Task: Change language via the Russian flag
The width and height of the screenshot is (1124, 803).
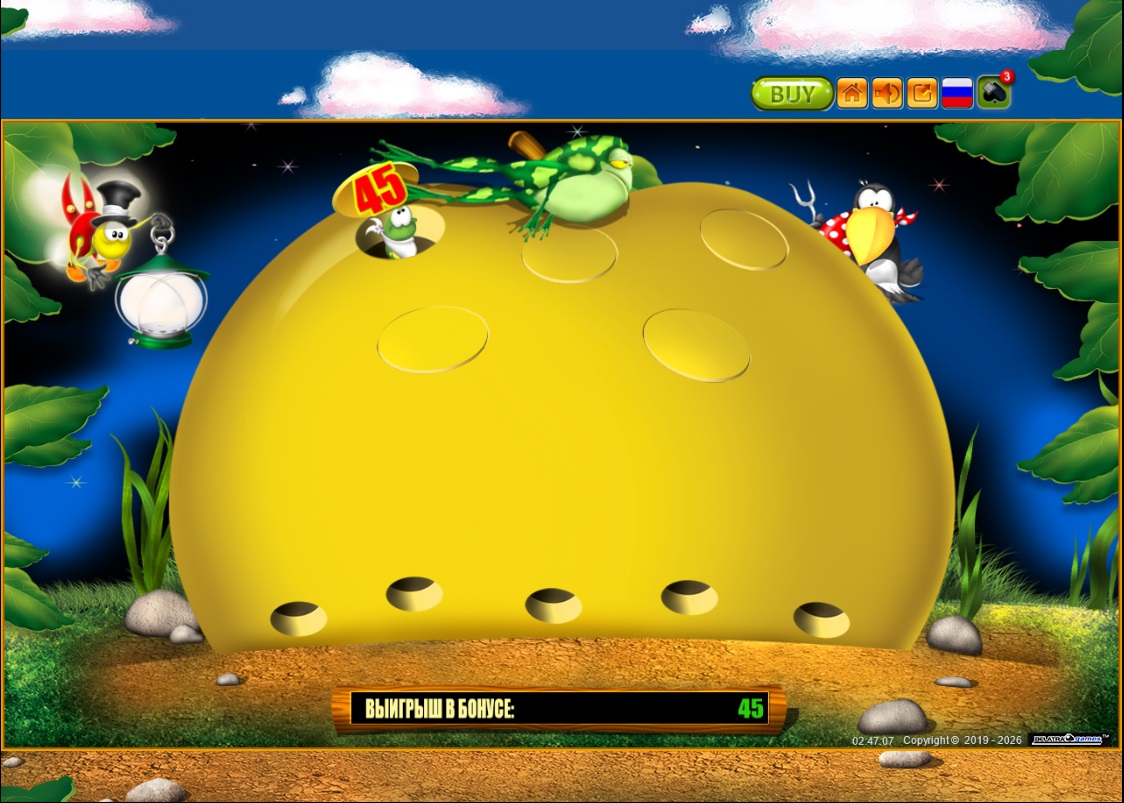Action: point(957,94)
